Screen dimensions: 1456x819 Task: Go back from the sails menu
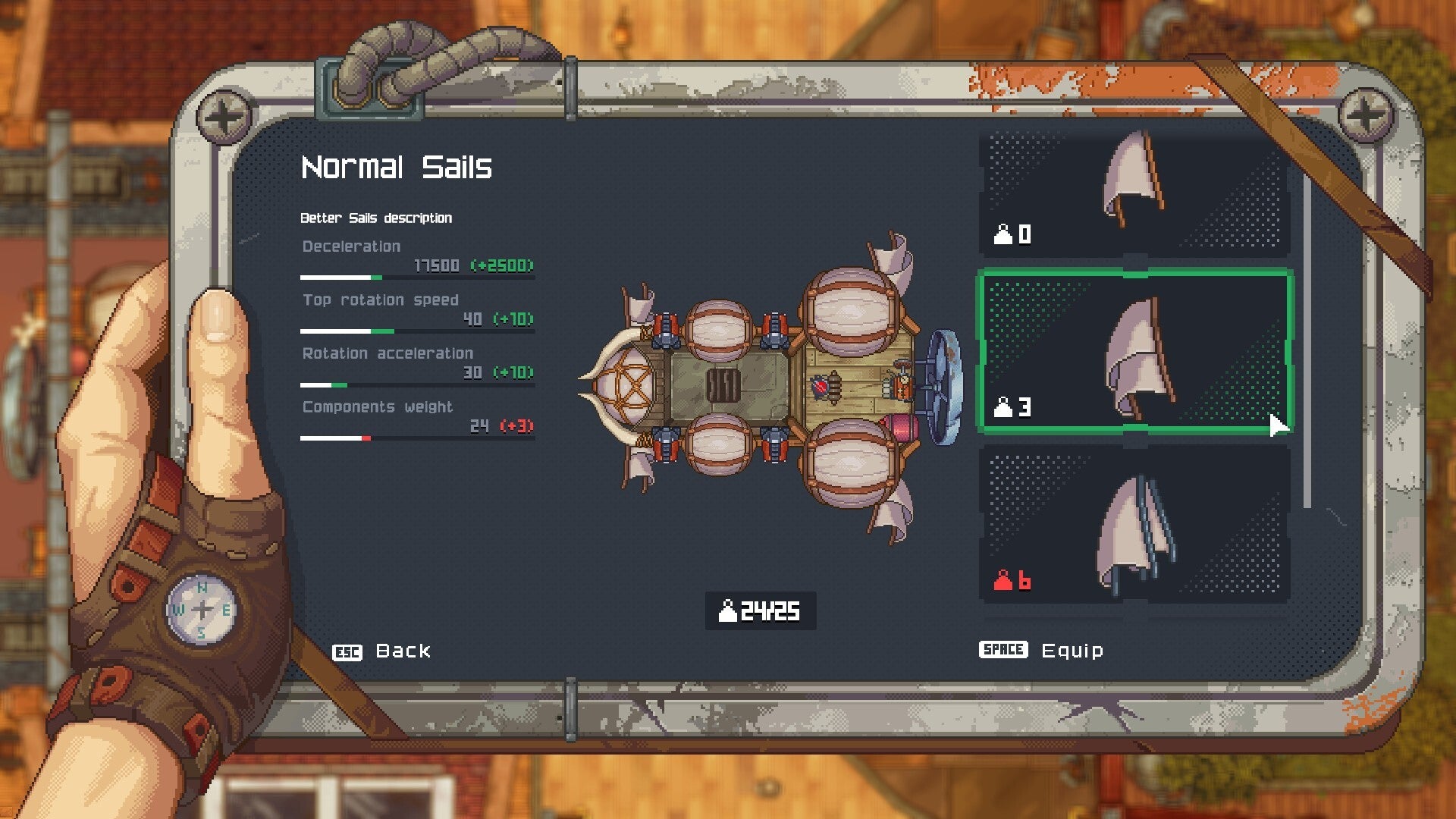[381, 651]
